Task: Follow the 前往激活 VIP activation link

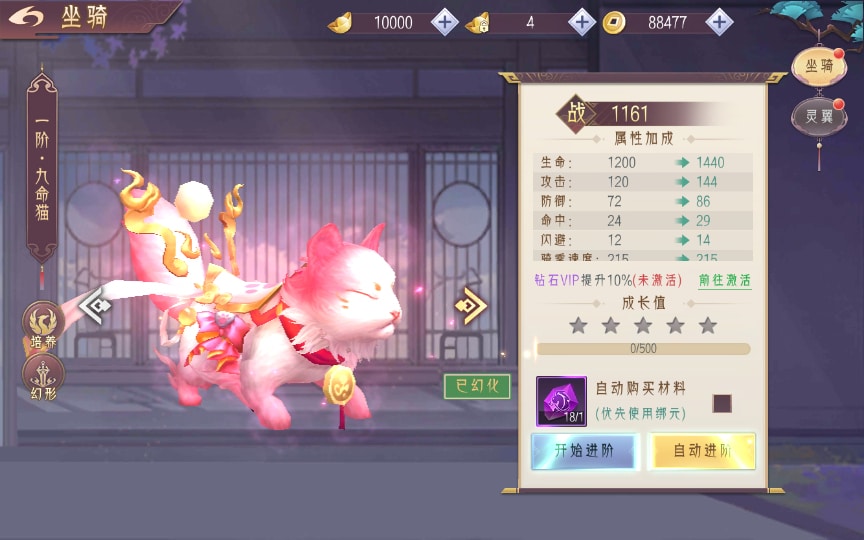Action: (x=724, y=281)
